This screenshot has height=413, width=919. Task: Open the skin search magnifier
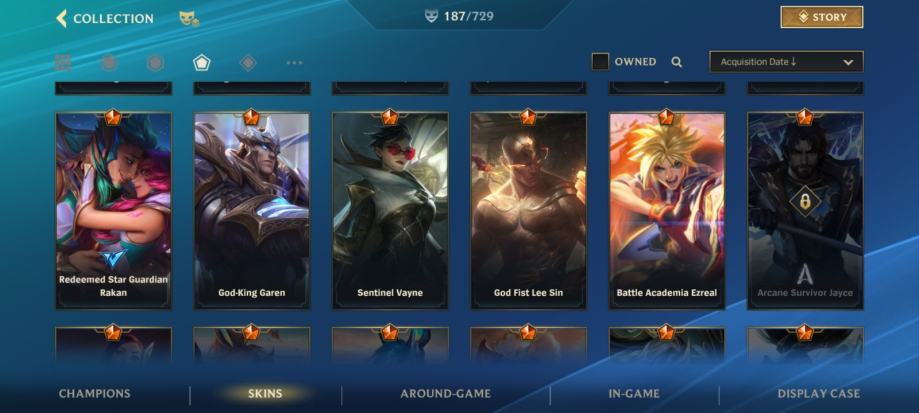point(677,62)
